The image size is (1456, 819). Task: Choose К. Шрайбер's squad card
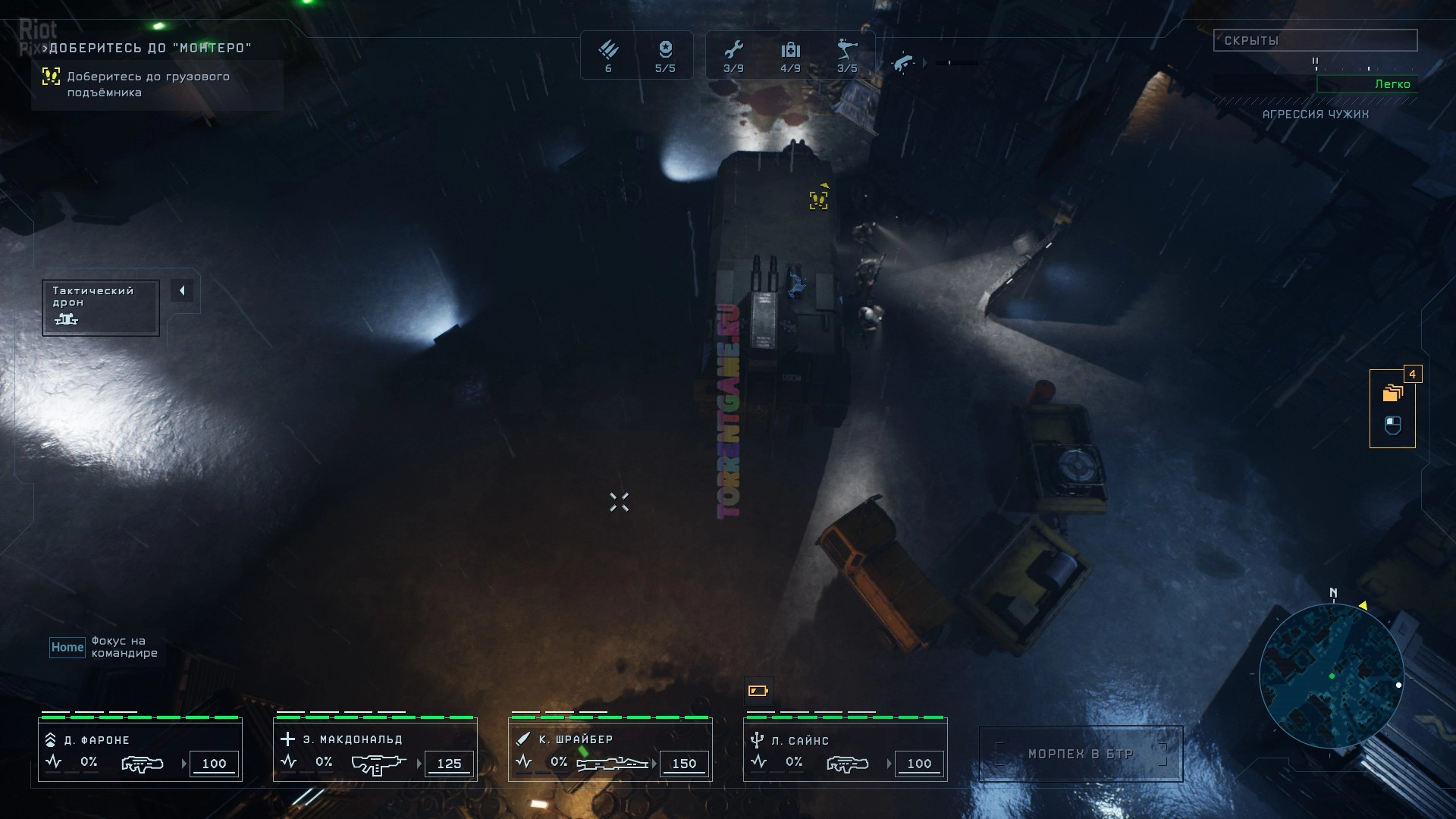coord(610,750)
